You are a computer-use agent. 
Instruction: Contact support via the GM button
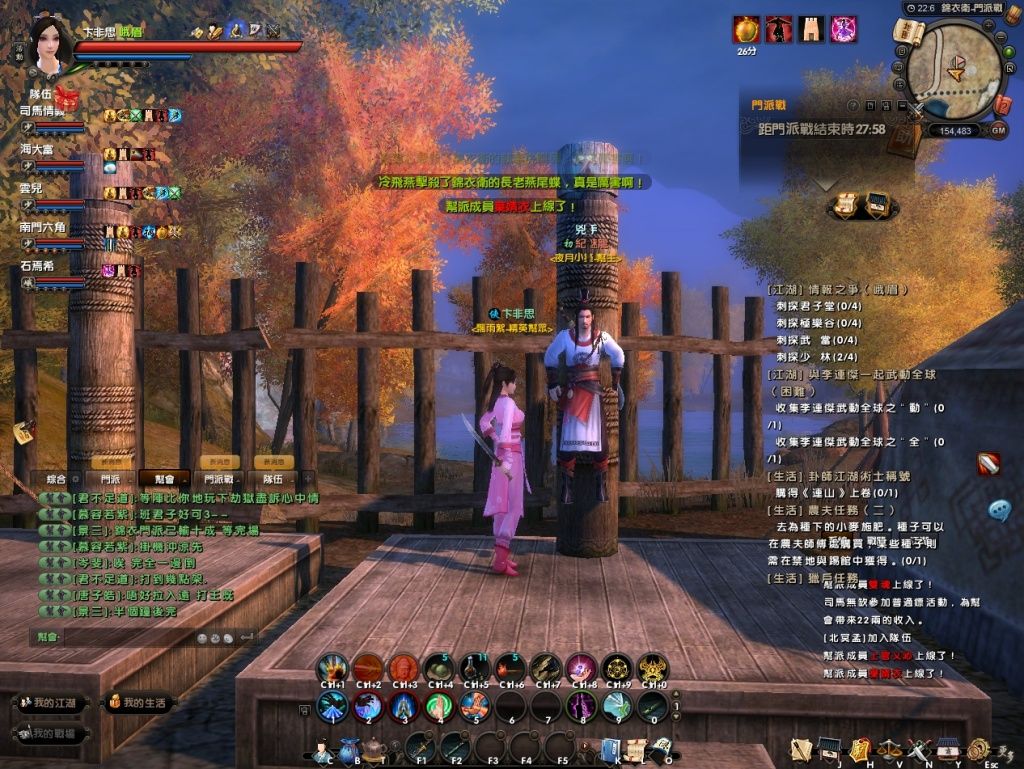(998, 130)
